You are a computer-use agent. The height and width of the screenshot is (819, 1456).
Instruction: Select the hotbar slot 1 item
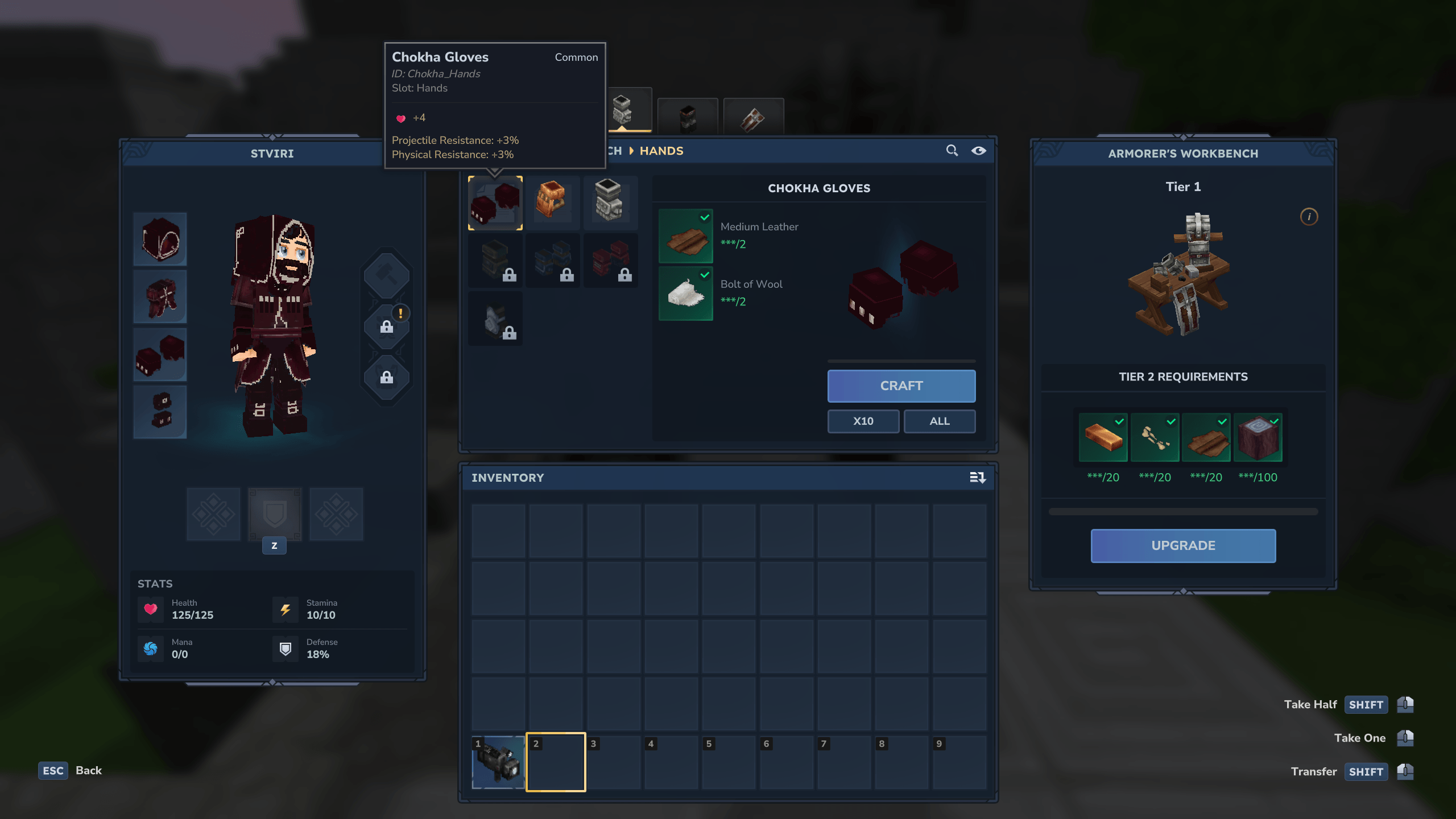[x=498, y=762]
